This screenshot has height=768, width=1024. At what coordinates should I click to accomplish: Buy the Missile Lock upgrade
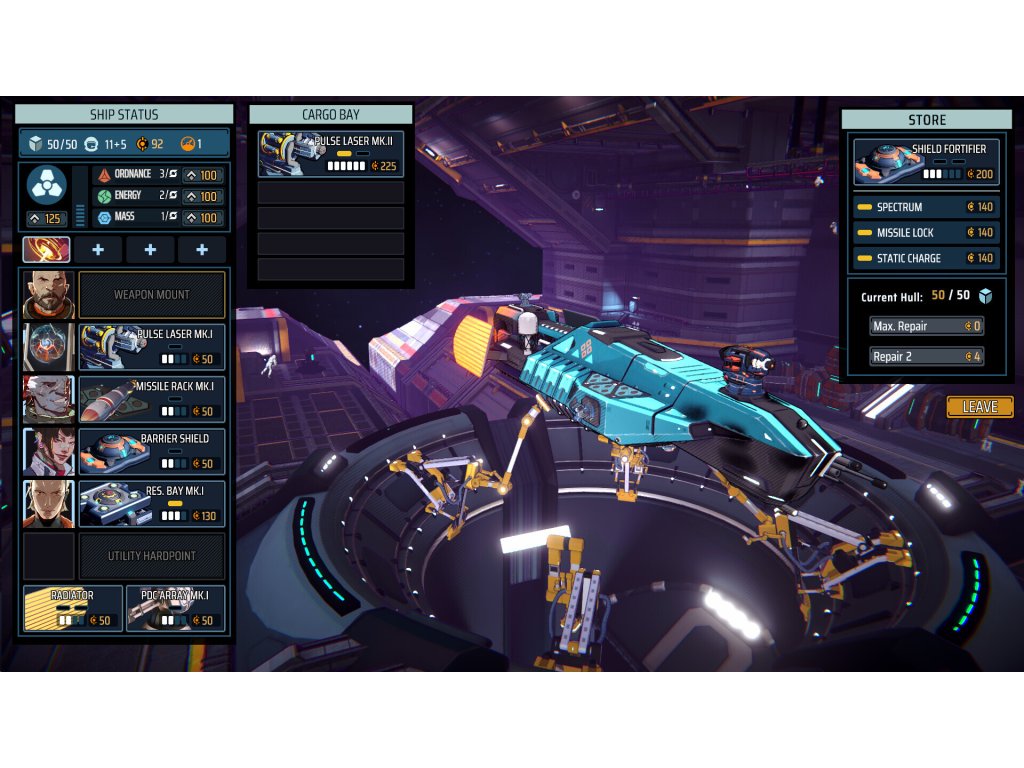tap(926, 233)
